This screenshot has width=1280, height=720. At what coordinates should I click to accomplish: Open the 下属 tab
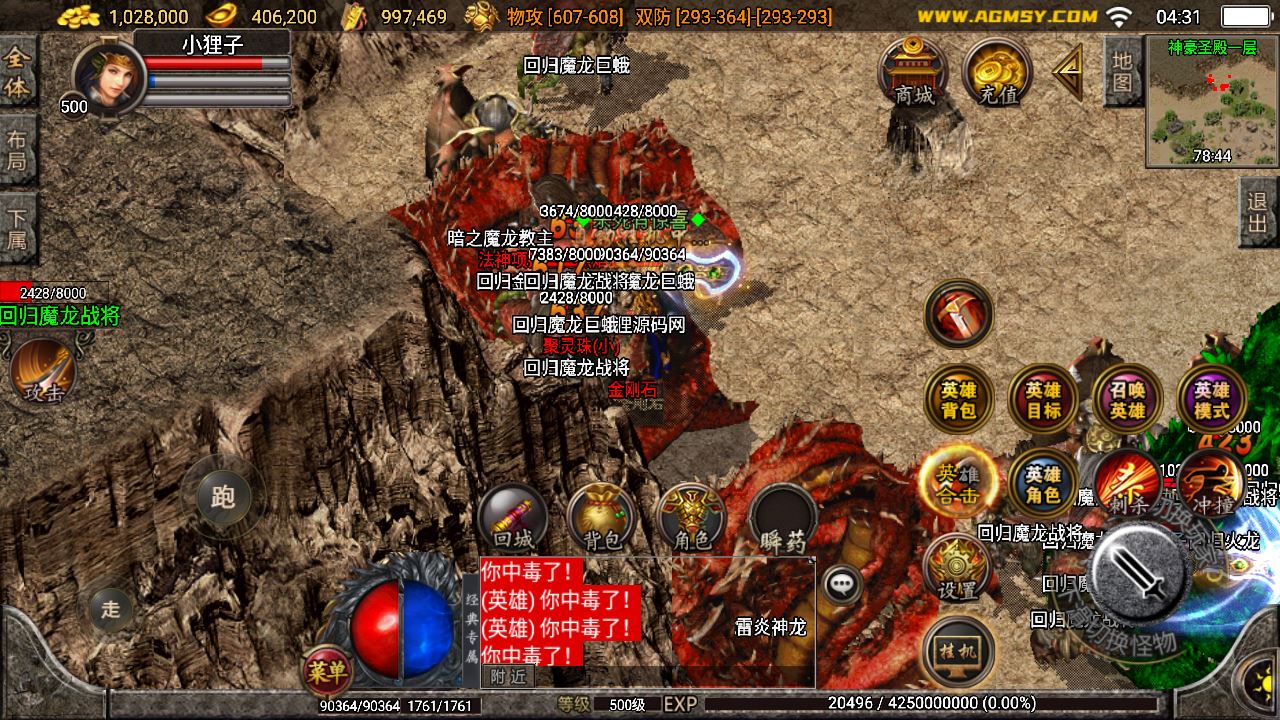[x=18, y=228]
